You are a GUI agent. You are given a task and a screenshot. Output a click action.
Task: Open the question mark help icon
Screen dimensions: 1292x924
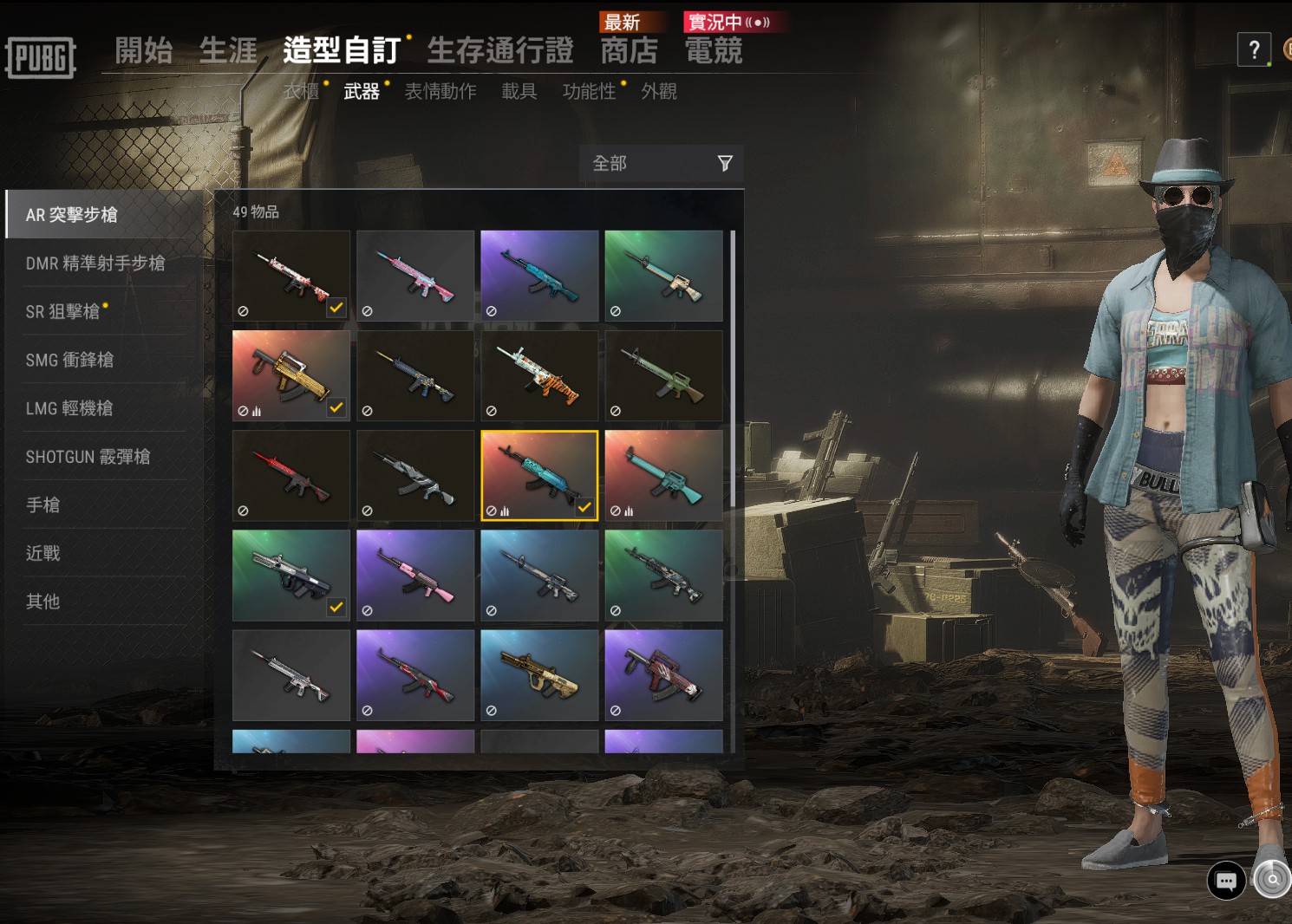tap(1253, 49)
